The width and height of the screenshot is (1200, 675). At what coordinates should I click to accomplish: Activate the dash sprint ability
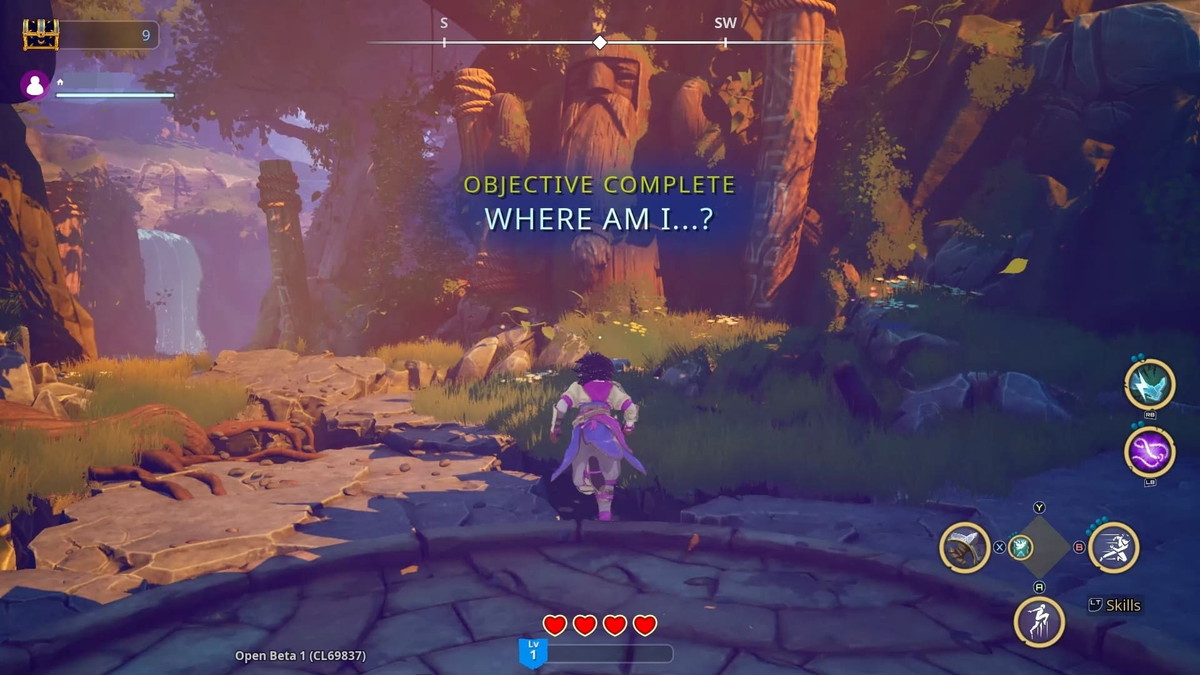[x=1114, y=547]
